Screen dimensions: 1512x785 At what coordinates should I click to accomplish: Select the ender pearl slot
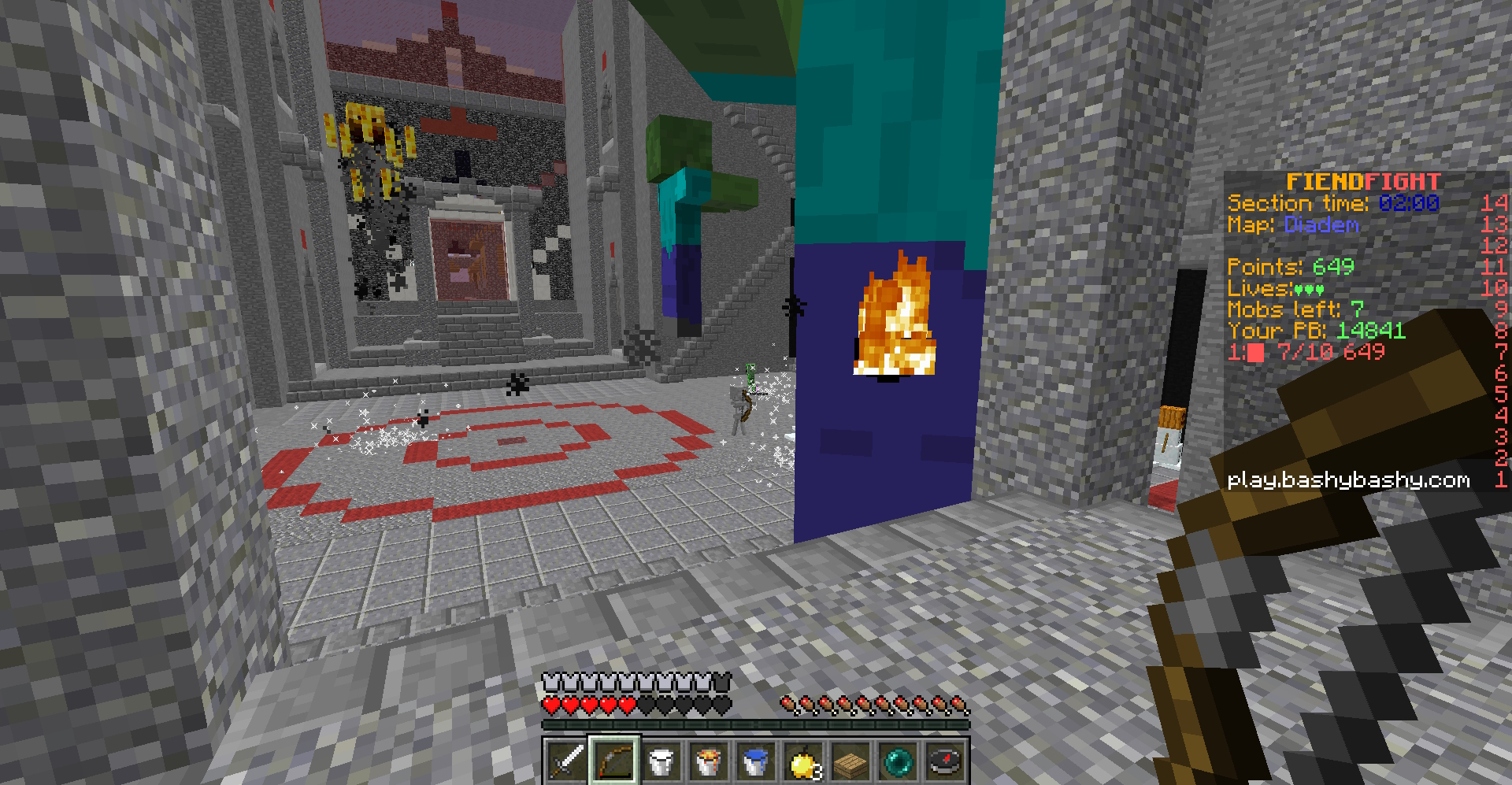(898, 761)
